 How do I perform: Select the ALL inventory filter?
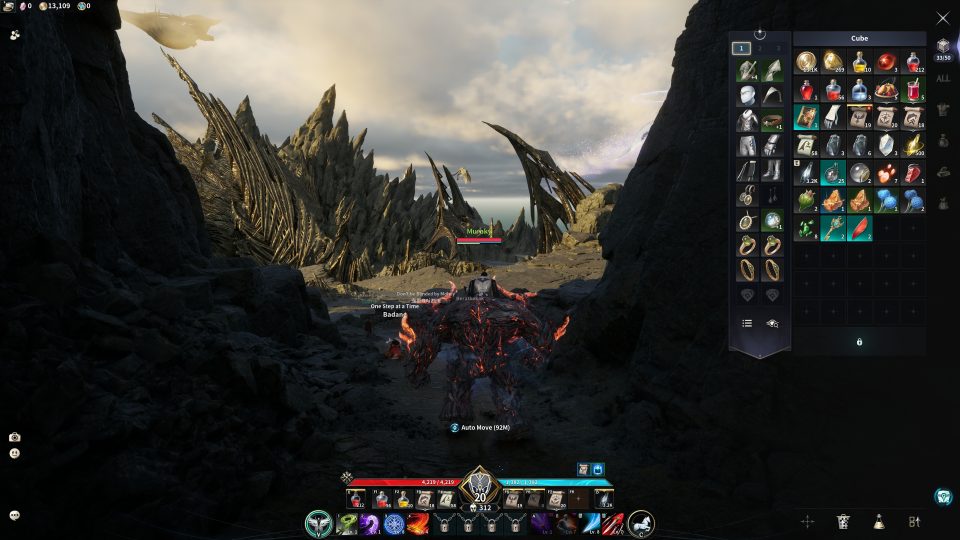(943, 78)
